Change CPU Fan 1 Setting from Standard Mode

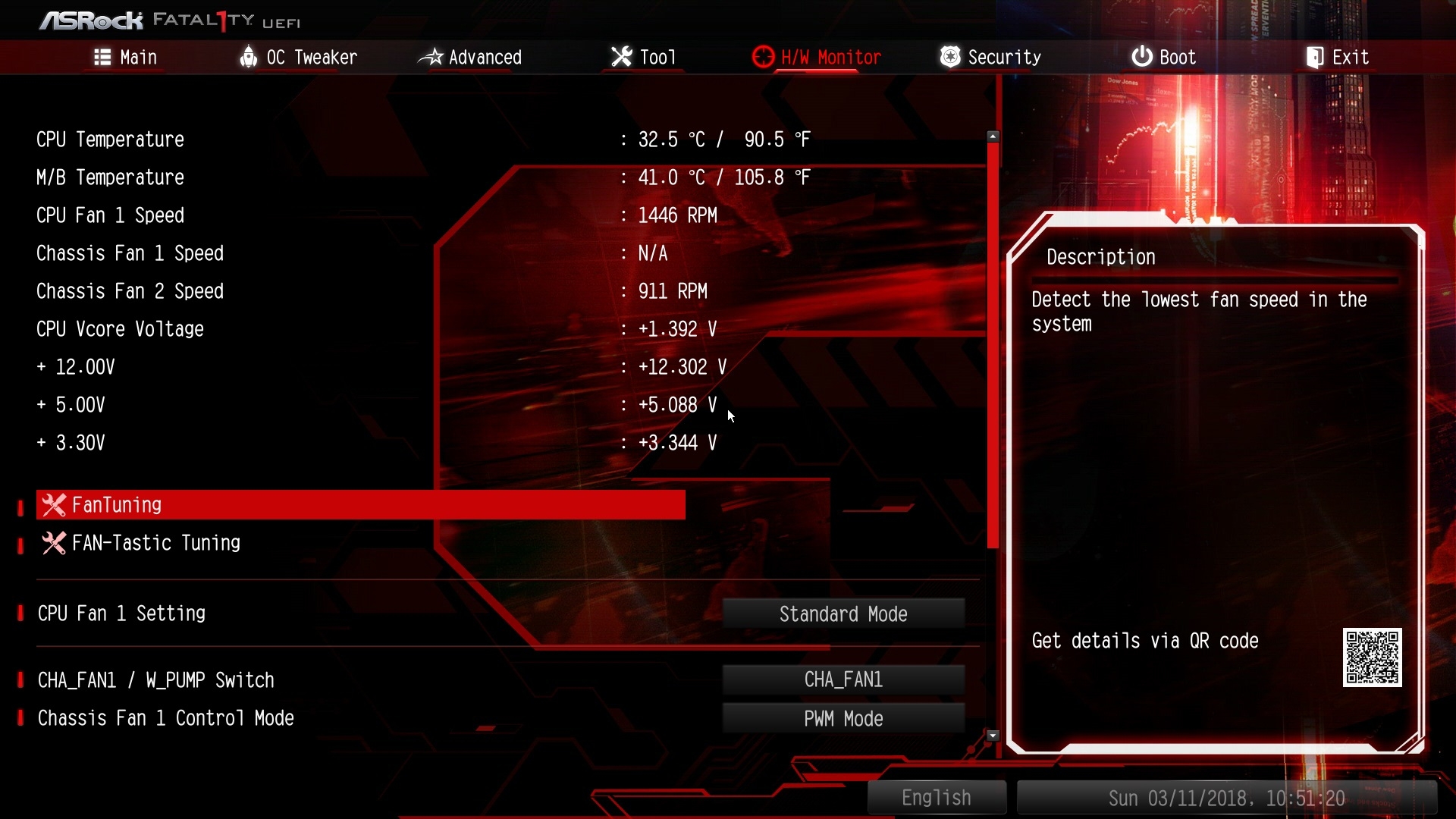(x=843, y=614)
